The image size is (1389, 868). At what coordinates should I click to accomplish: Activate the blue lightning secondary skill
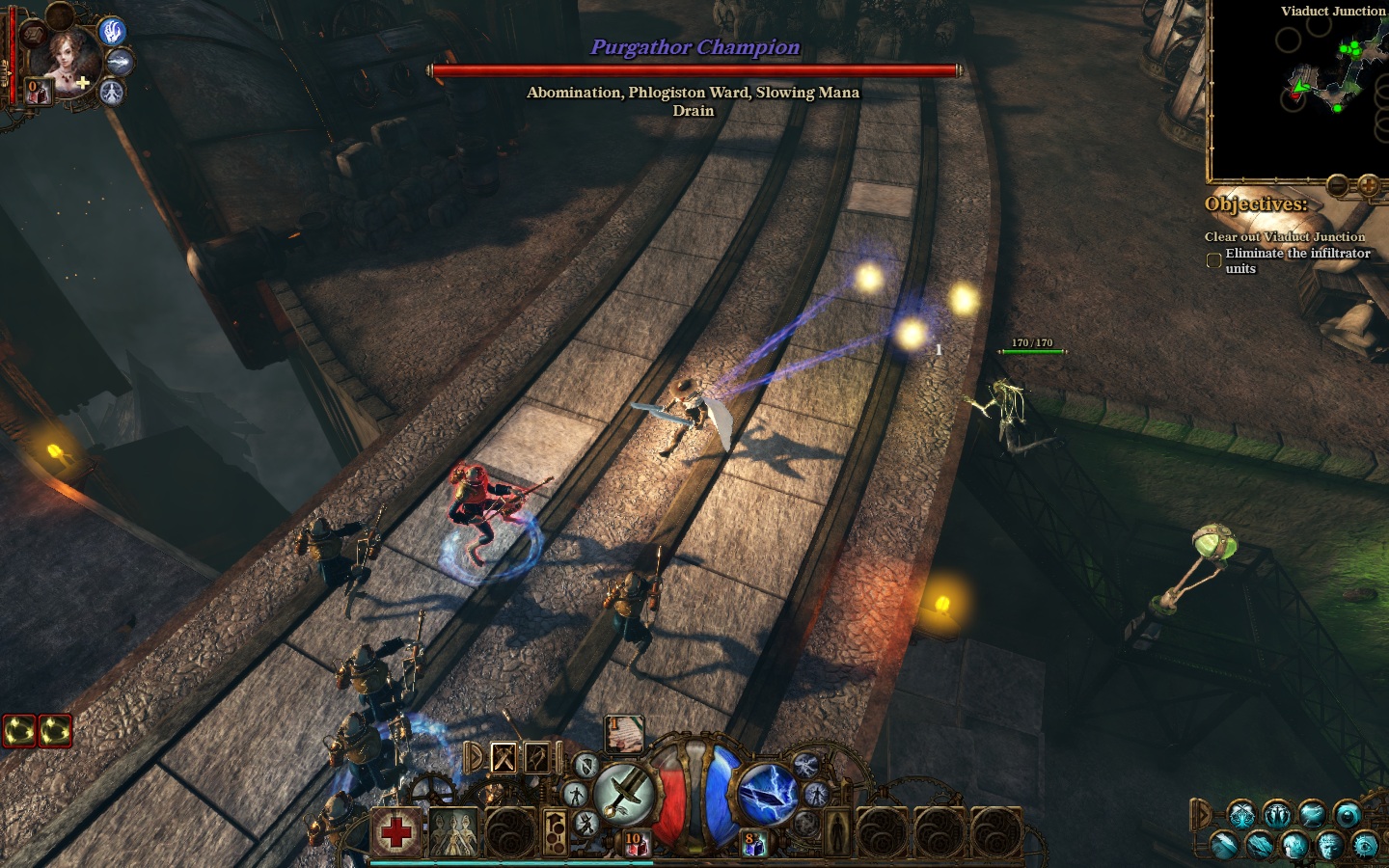pos(767,794)
